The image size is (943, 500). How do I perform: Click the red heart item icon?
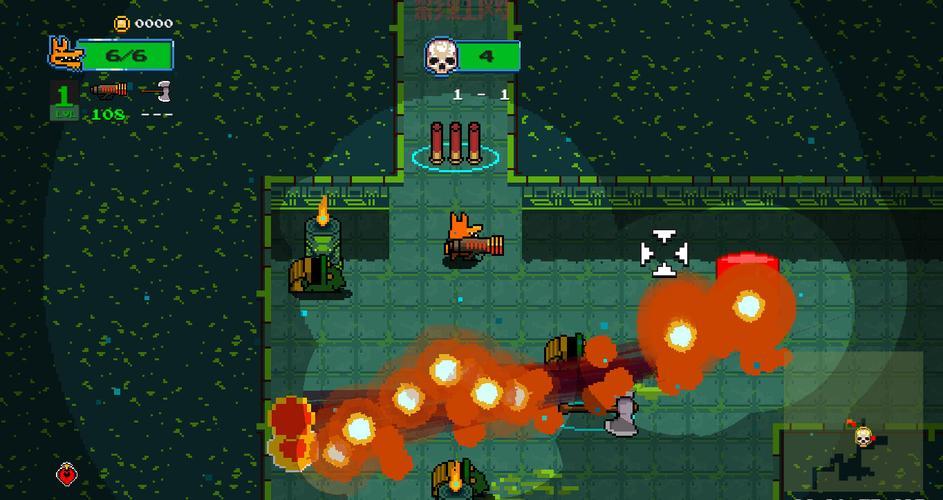[x=67, y=471]
